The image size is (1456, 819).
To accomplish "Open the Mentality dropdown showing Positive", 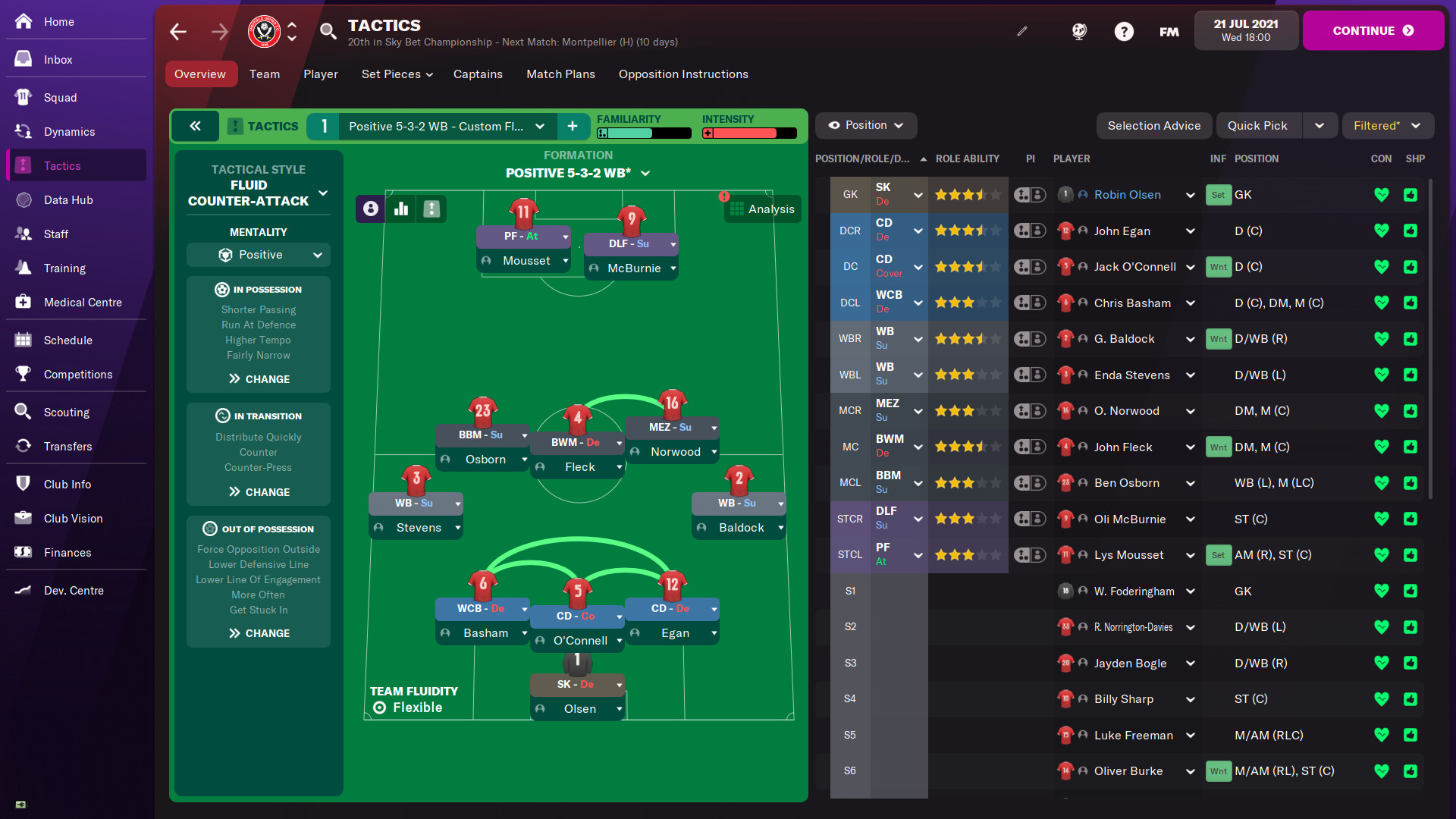I will (258, 255).
